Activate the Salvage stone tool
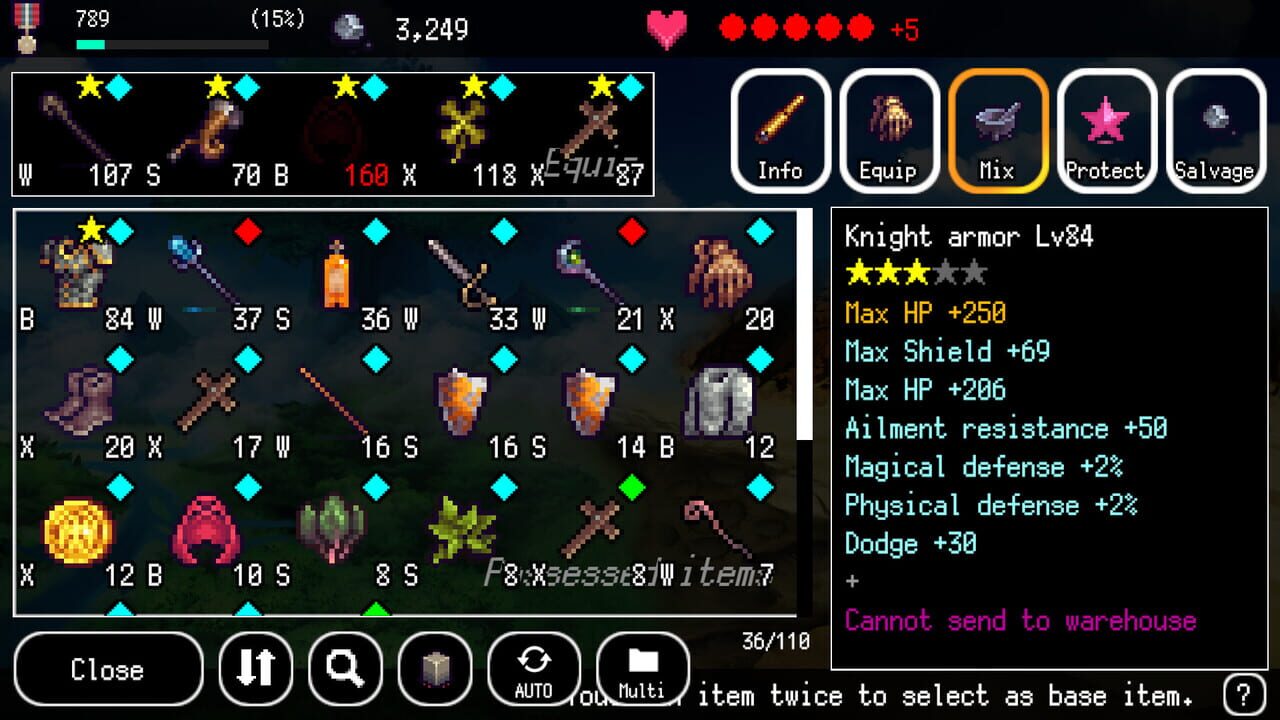Screen dimensions: 1280x720 [x=1213, y=131]
